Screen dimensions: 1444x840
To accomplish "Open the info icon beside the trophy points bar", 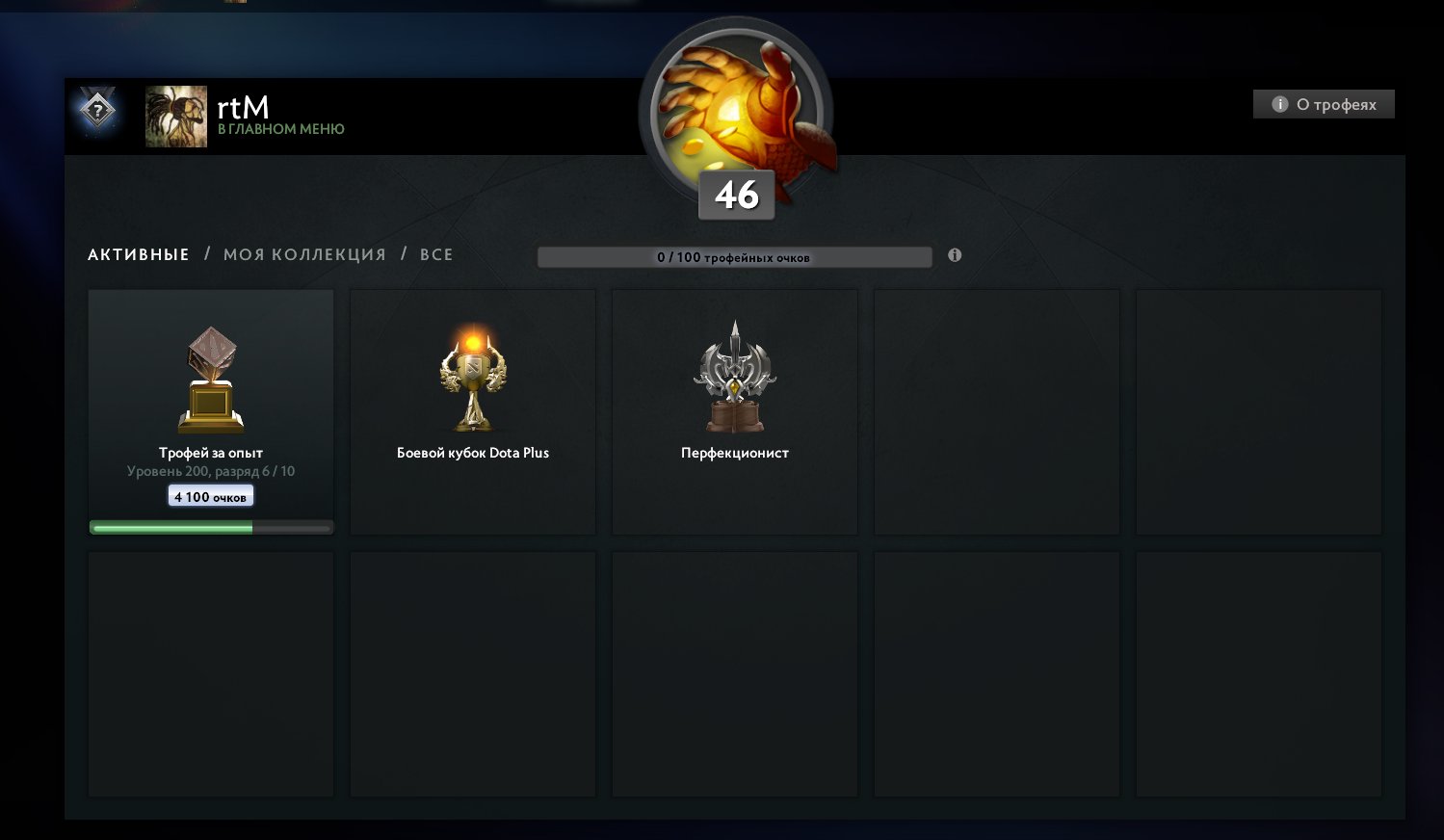I will pyautogui.click(x=955, y=254).
